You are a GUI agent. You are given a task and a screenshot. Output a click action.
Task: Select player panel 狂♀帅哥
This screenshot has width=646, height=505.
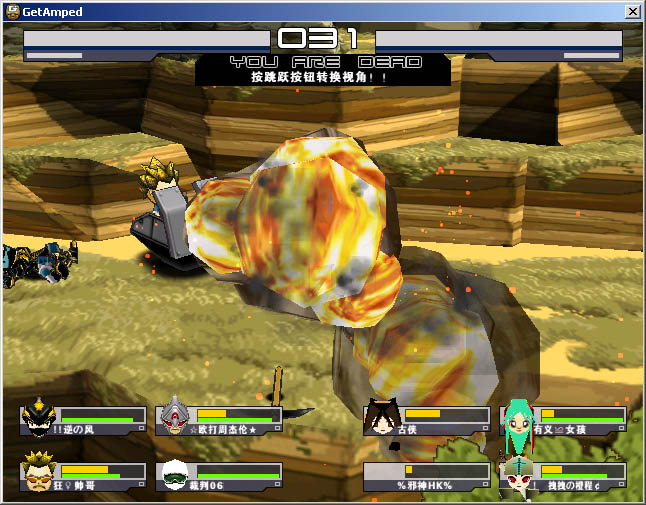tap(83, 475)
